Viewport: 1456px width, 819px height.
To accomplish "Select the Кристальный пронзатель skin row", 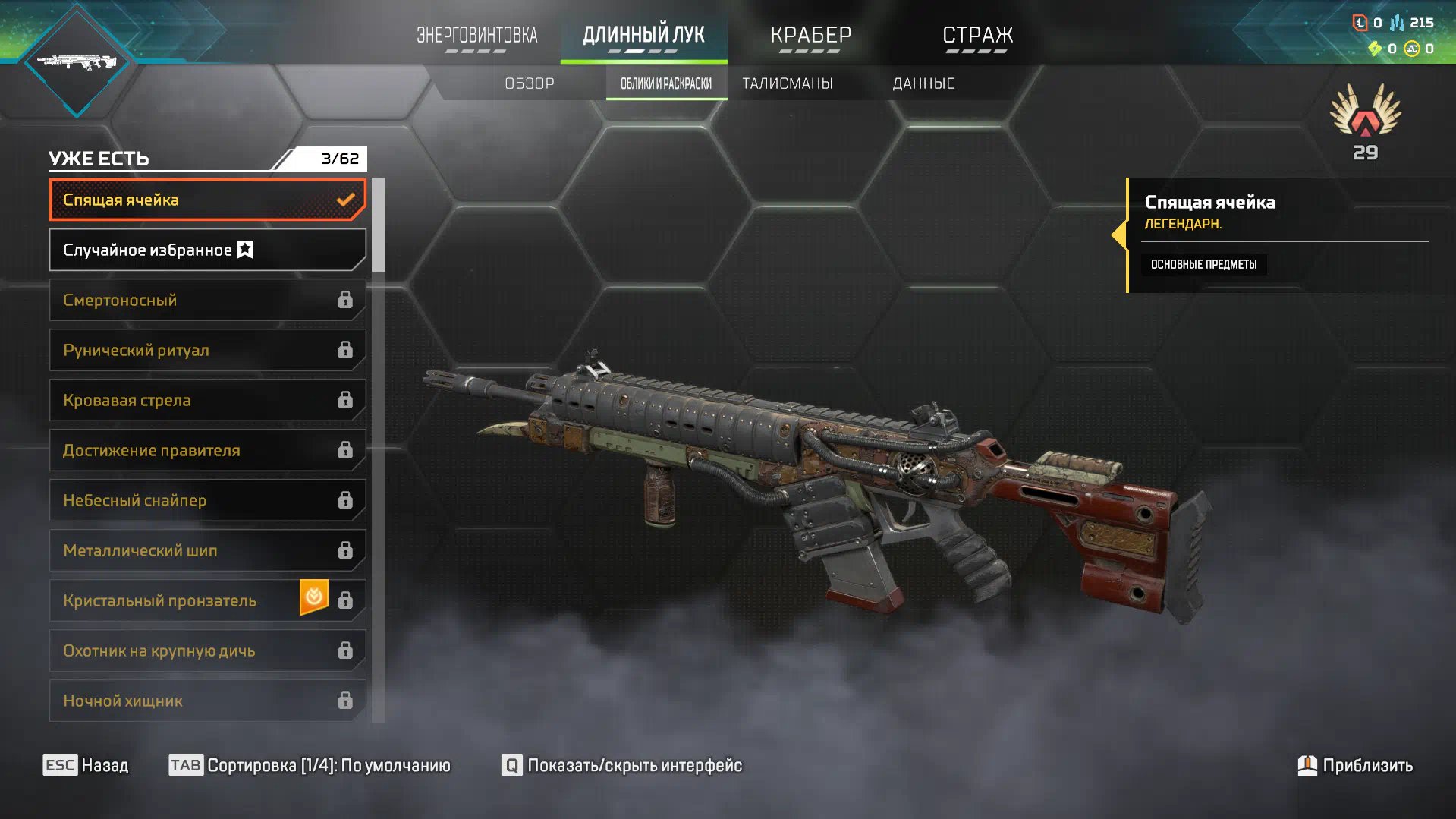I will 175,600.
